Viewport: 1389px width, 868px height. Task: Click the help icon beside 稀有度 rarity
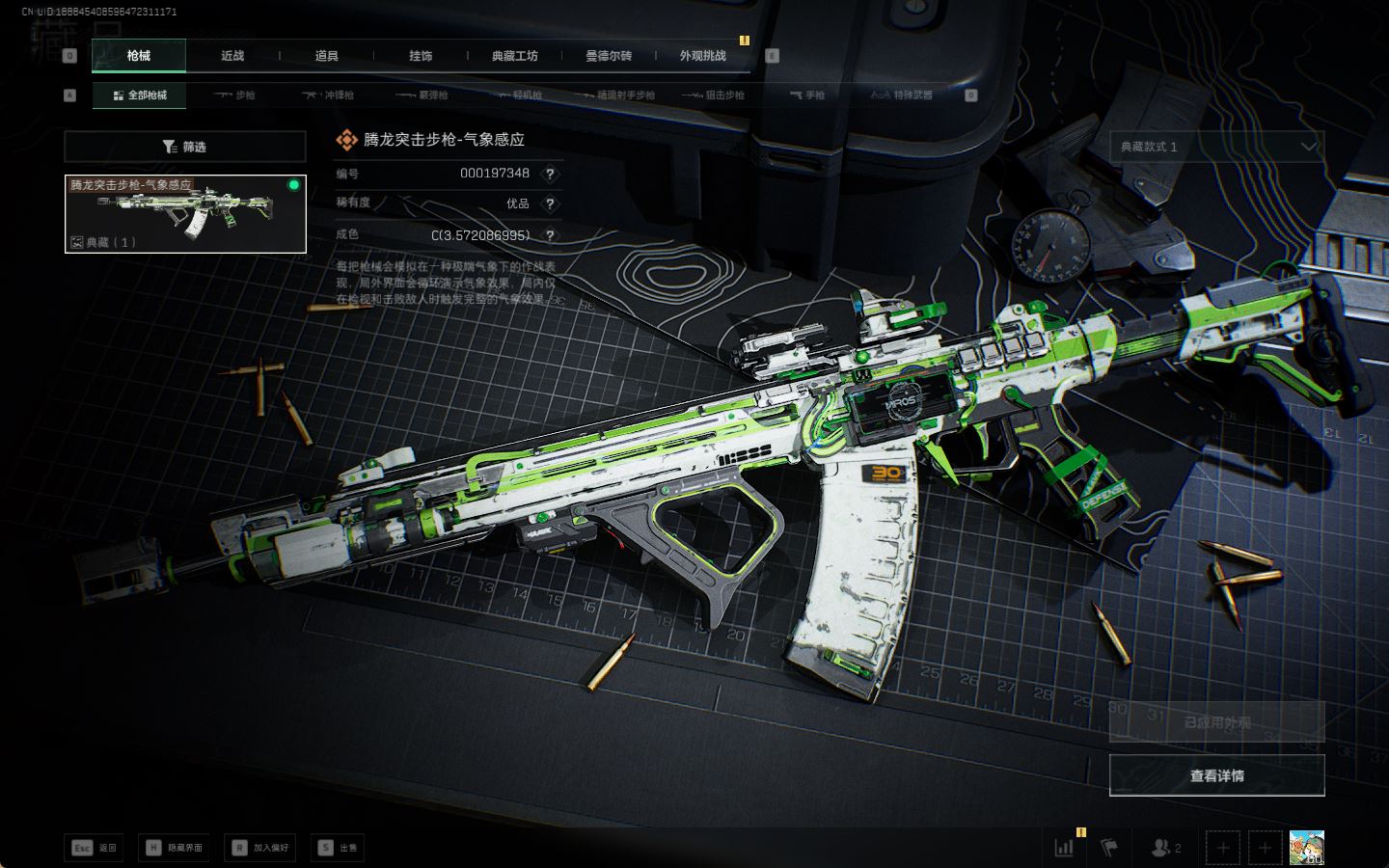550,203
